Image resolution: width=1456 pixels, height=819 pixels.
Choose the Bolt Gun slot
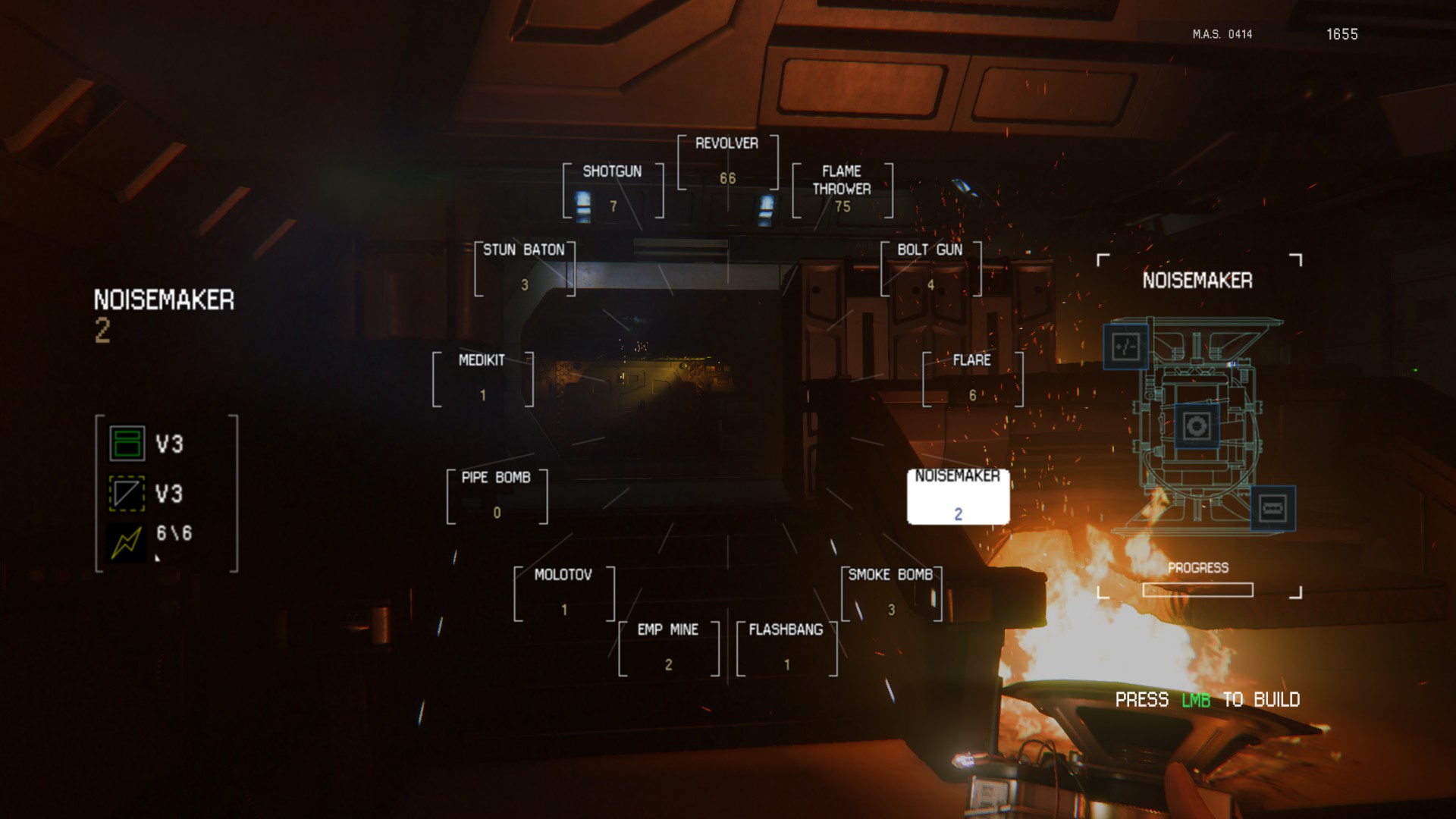click(x=930, y=268)
